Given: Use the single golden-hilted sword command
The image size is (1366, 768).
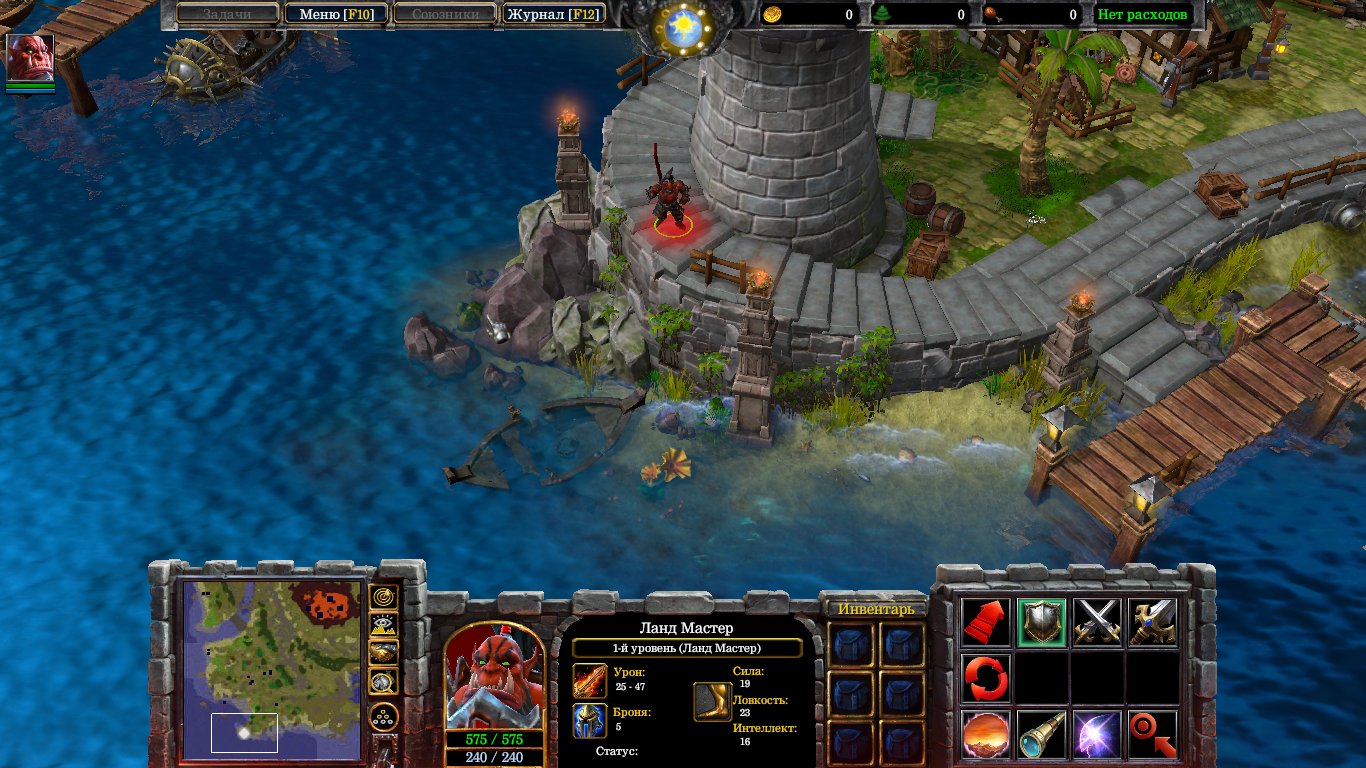Looking at the screenshot, I should (x=1152, y=622).
